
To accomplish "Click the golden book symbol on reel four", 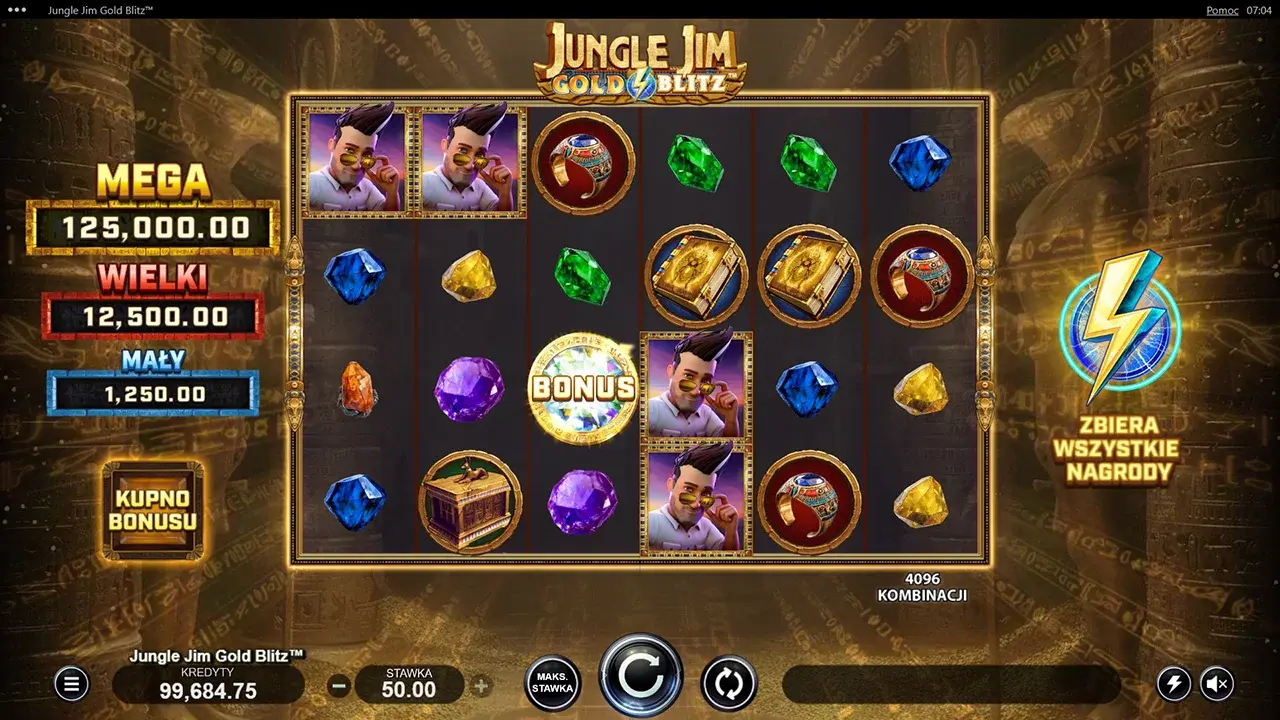I will click(697, 276).
